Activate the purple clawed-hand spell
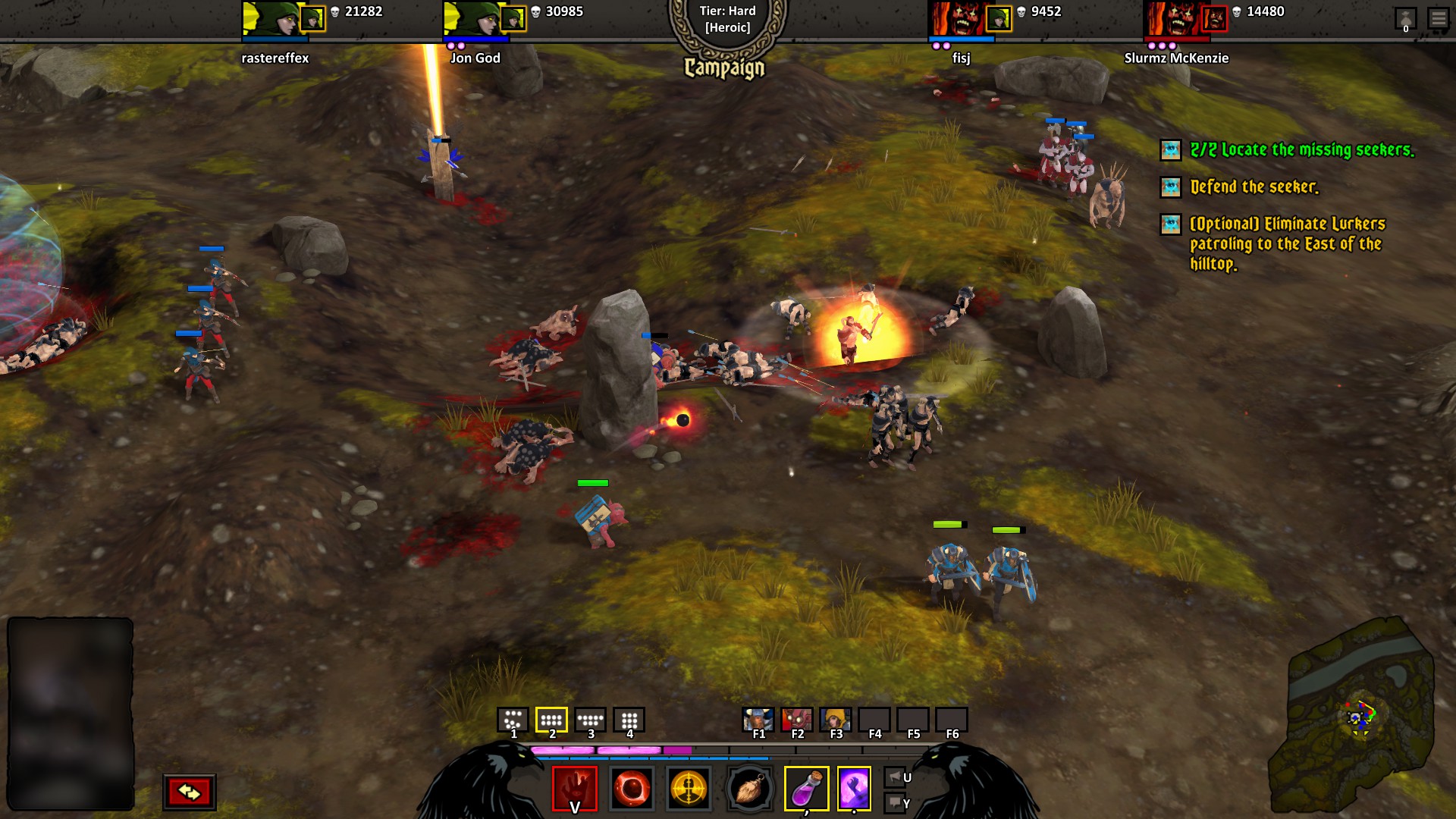 [x=854, y=789]
